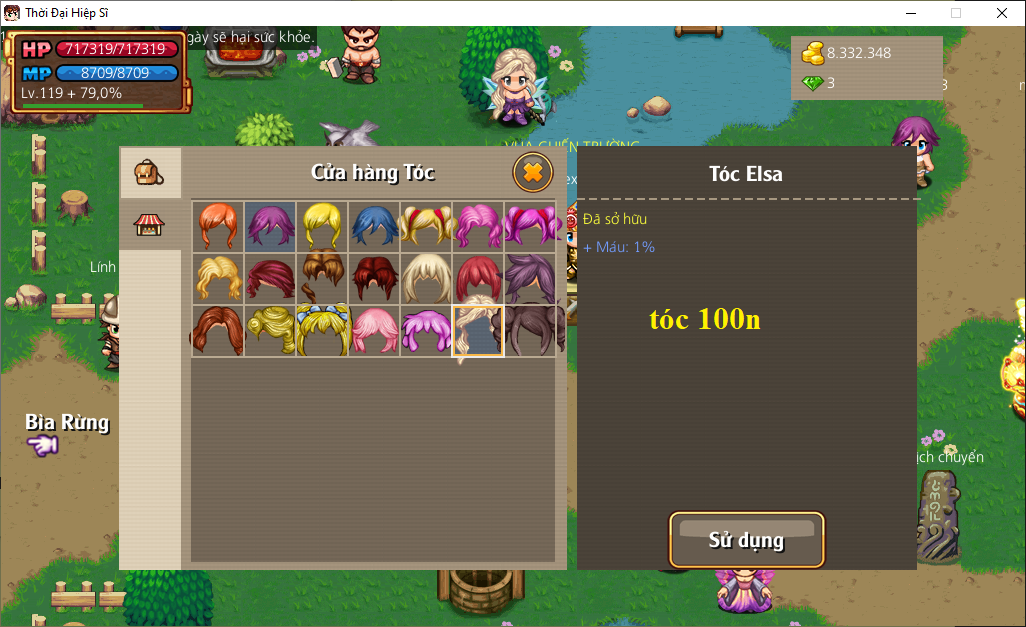Viewport: 1026px width, 627px height.
Task: Open the backpack inventory tab
Action: pos(150,173)
